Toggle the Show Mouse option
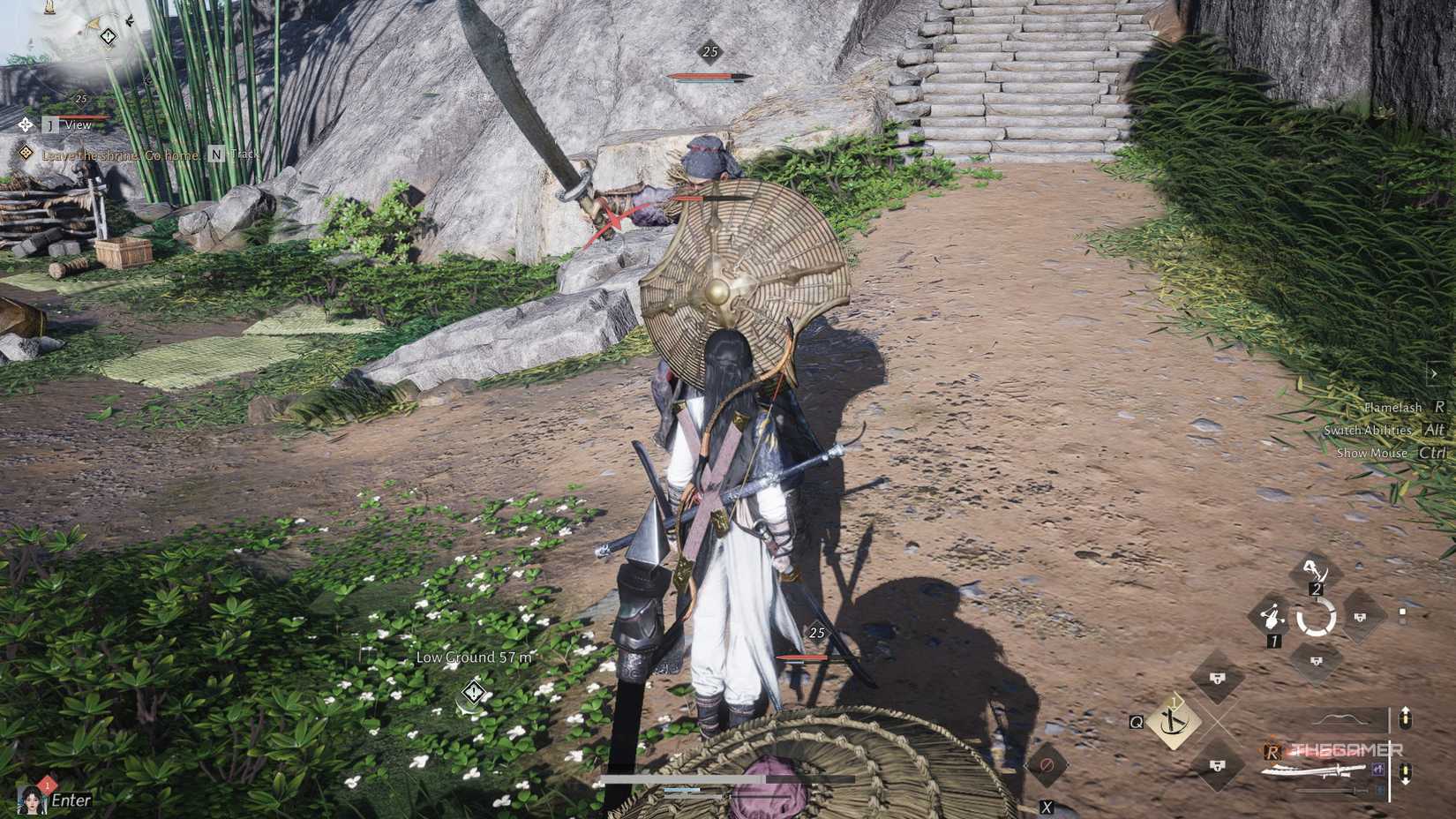This screenshot has width=1456, height=819. point(1372,452)
